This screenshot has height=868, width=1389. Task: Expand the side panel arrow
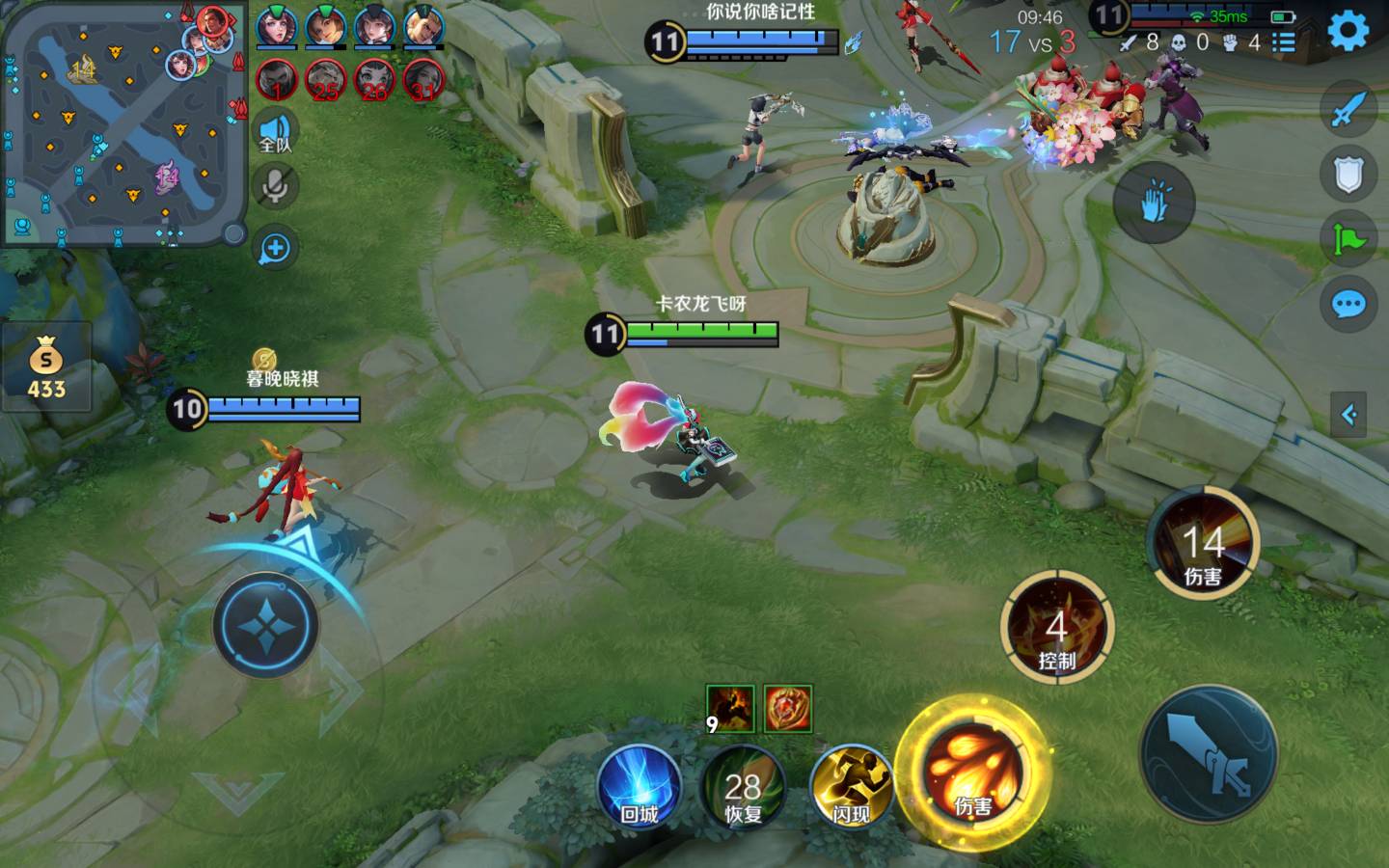coord(1348,415)
